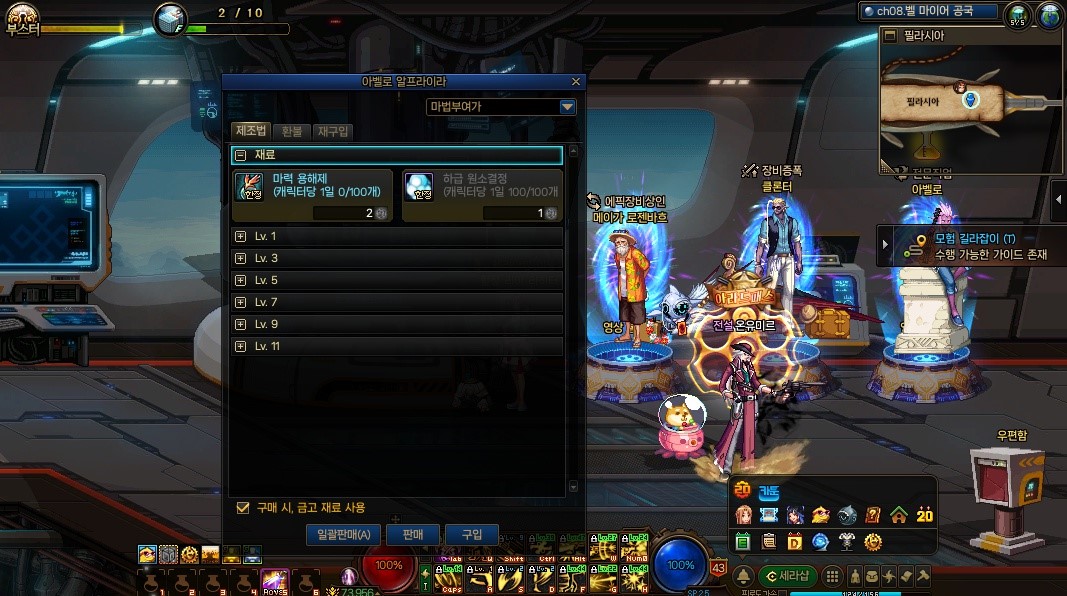Switch to the 재구입 tab
1067x596 pixels.
point(332,131)
